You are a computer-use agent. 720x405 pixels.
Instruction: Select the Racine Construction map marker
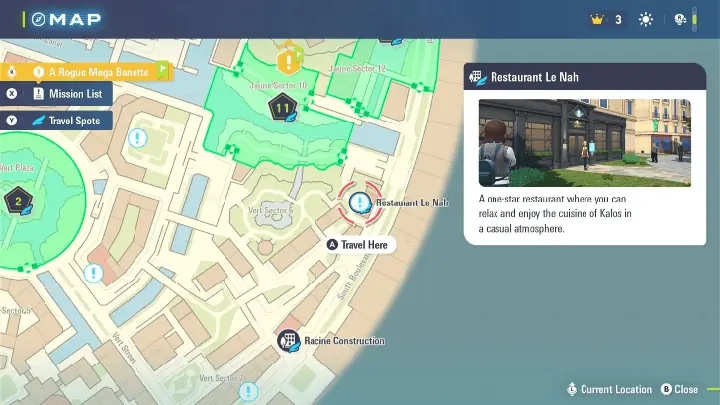tap(288, 341)
